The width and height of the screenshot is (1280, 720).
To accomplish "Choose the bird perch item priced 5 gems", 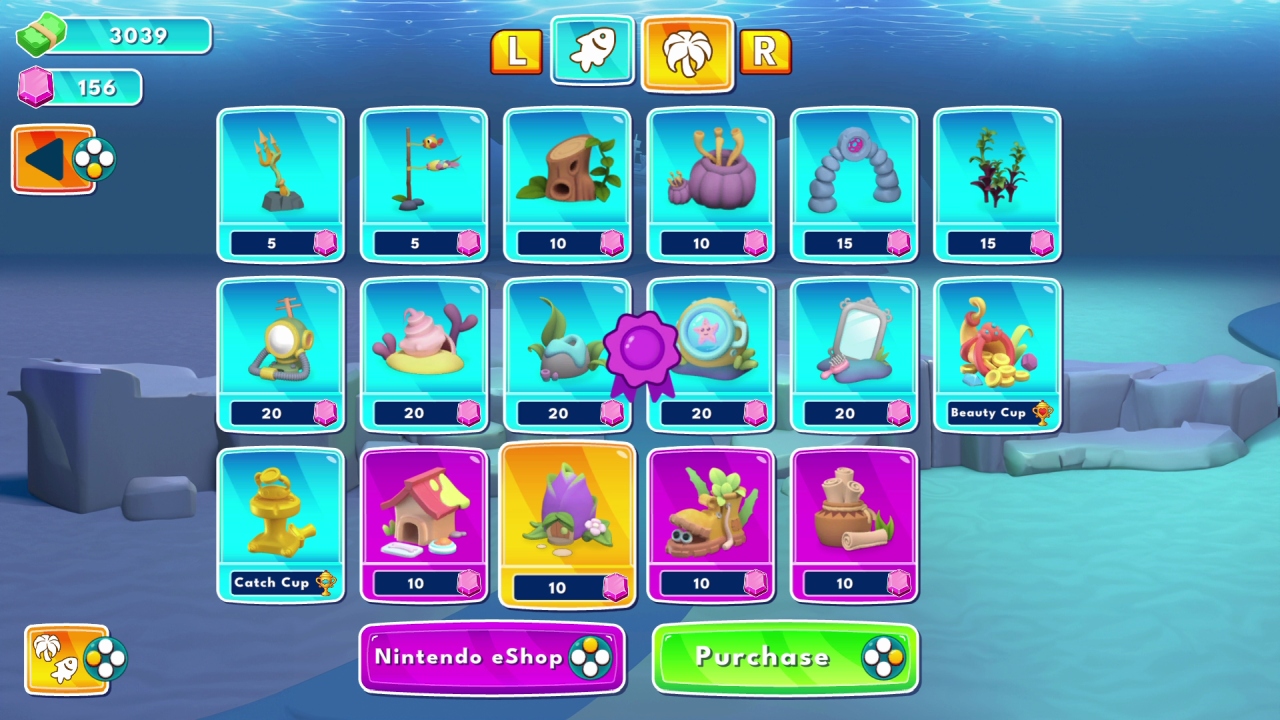I will 424,185.
